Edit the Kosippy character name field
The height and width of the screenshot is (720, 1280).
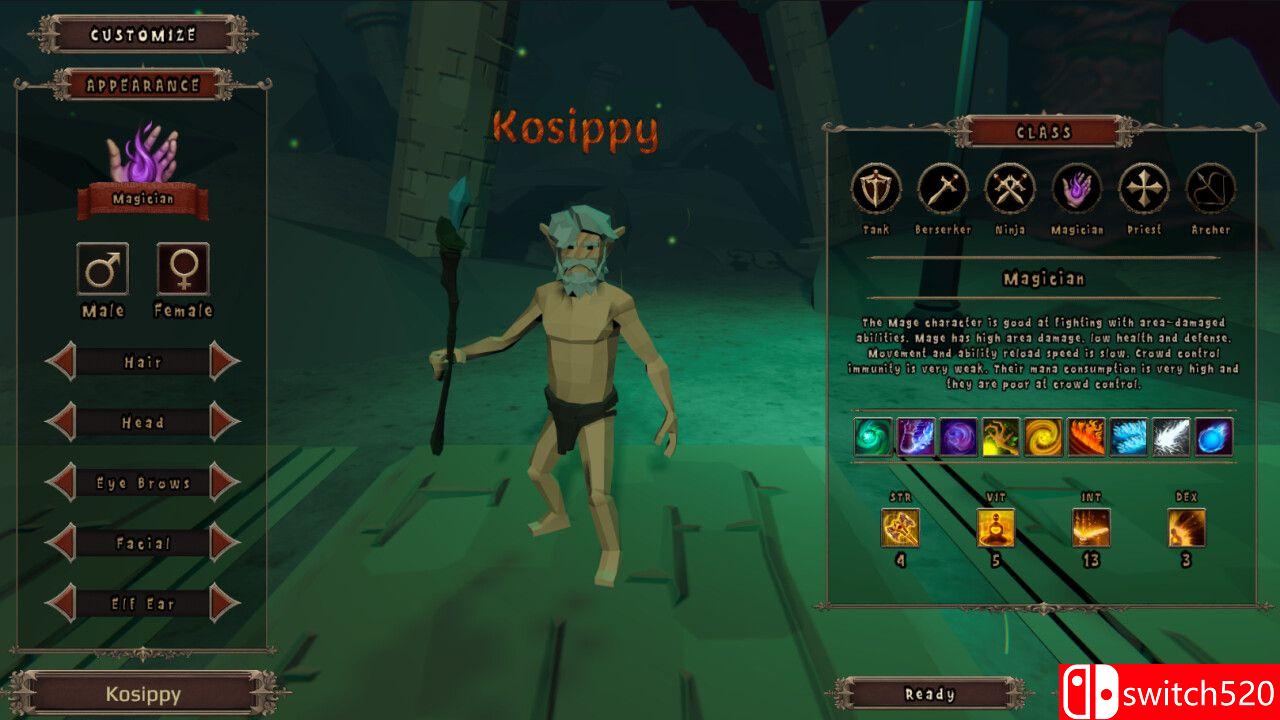click(143, 694)
